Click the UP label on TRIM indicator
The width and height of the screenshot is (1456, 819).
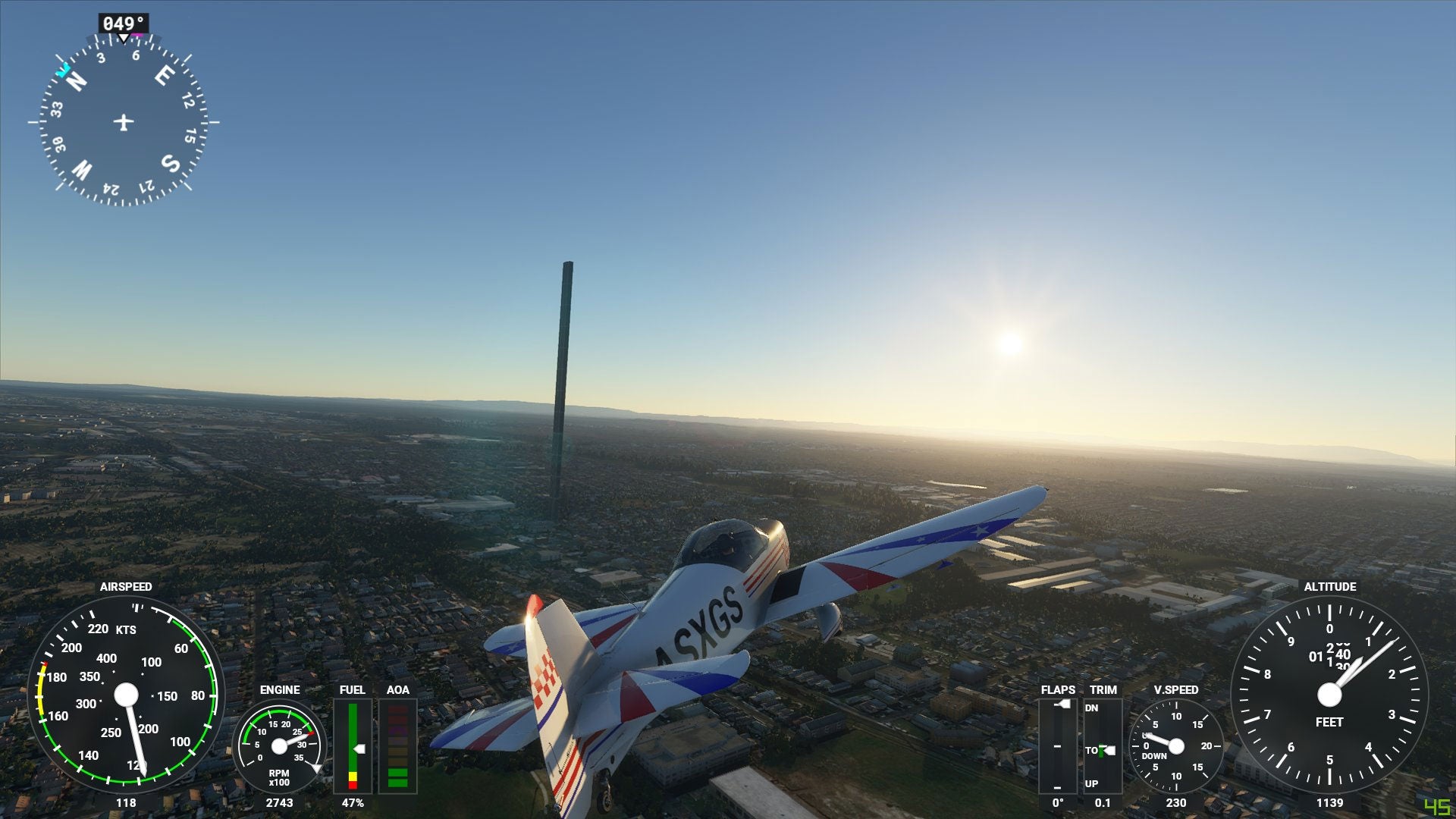click(x=1091, y=783)
